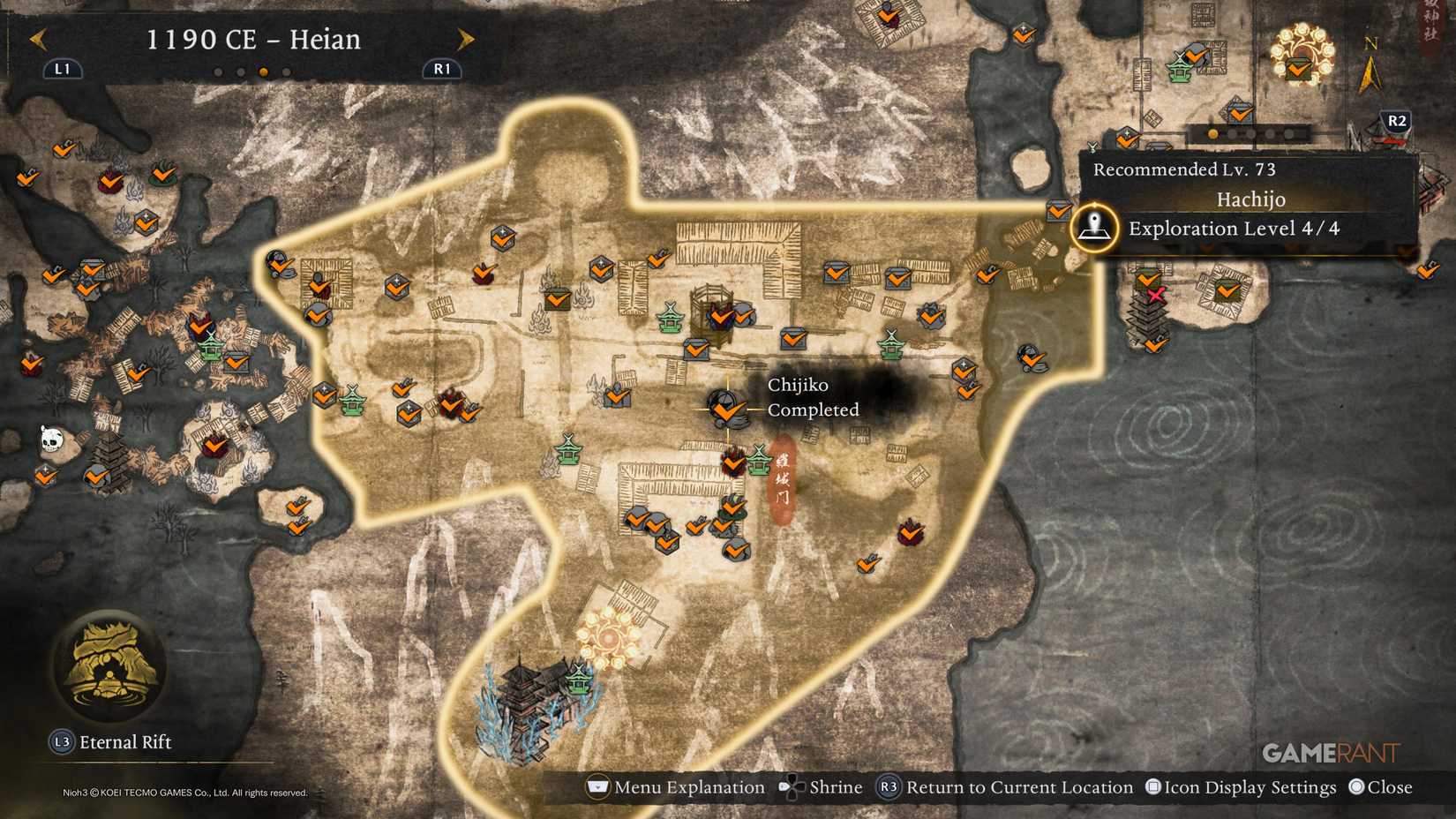Image resolution: width=1456 pixels, height=819 pixels.
Task: Click the left arrow to view previous era
Action: click(37, 39)
